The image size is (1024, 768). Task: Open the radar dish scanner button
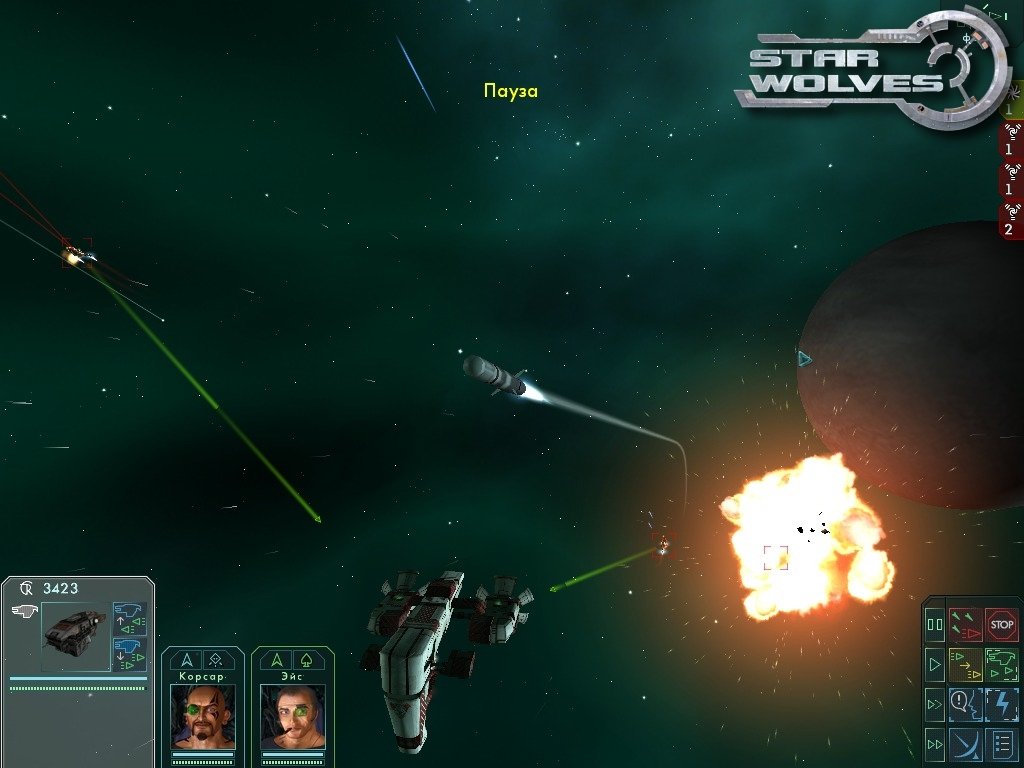point(966,743)
